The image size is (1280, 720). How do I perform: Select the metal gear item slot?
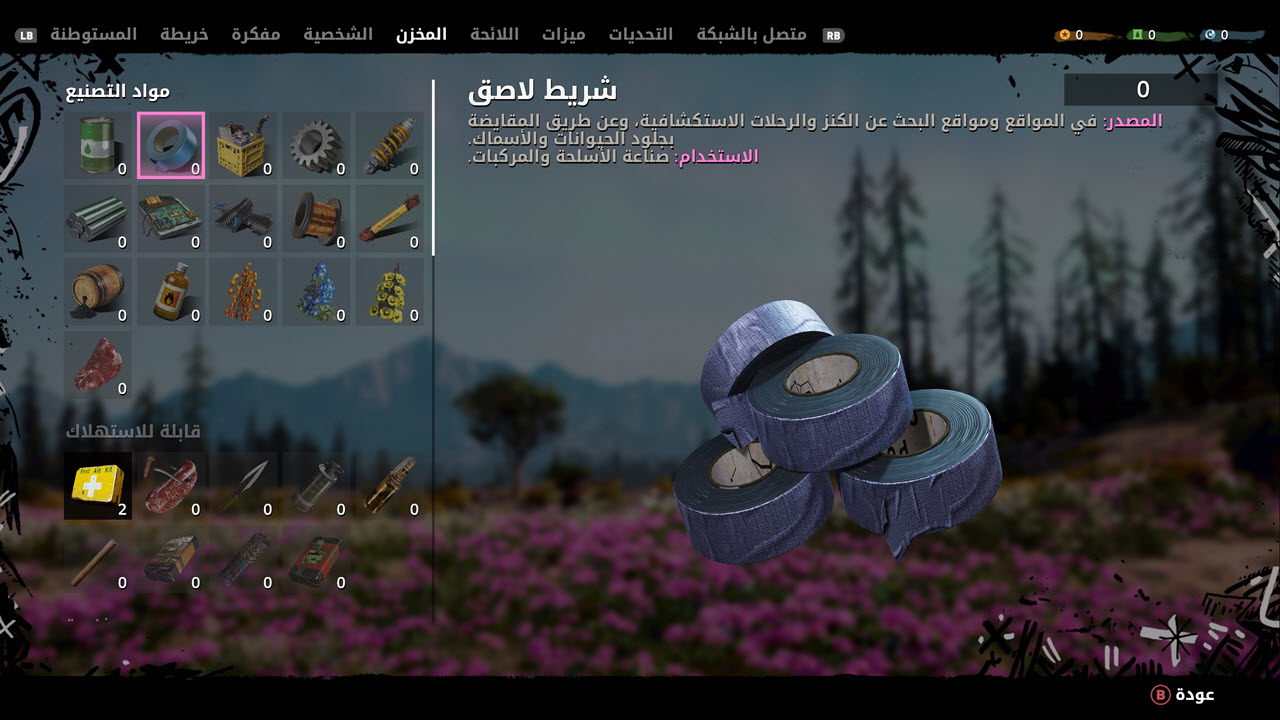pyautogui.click(x=317, y=146)
